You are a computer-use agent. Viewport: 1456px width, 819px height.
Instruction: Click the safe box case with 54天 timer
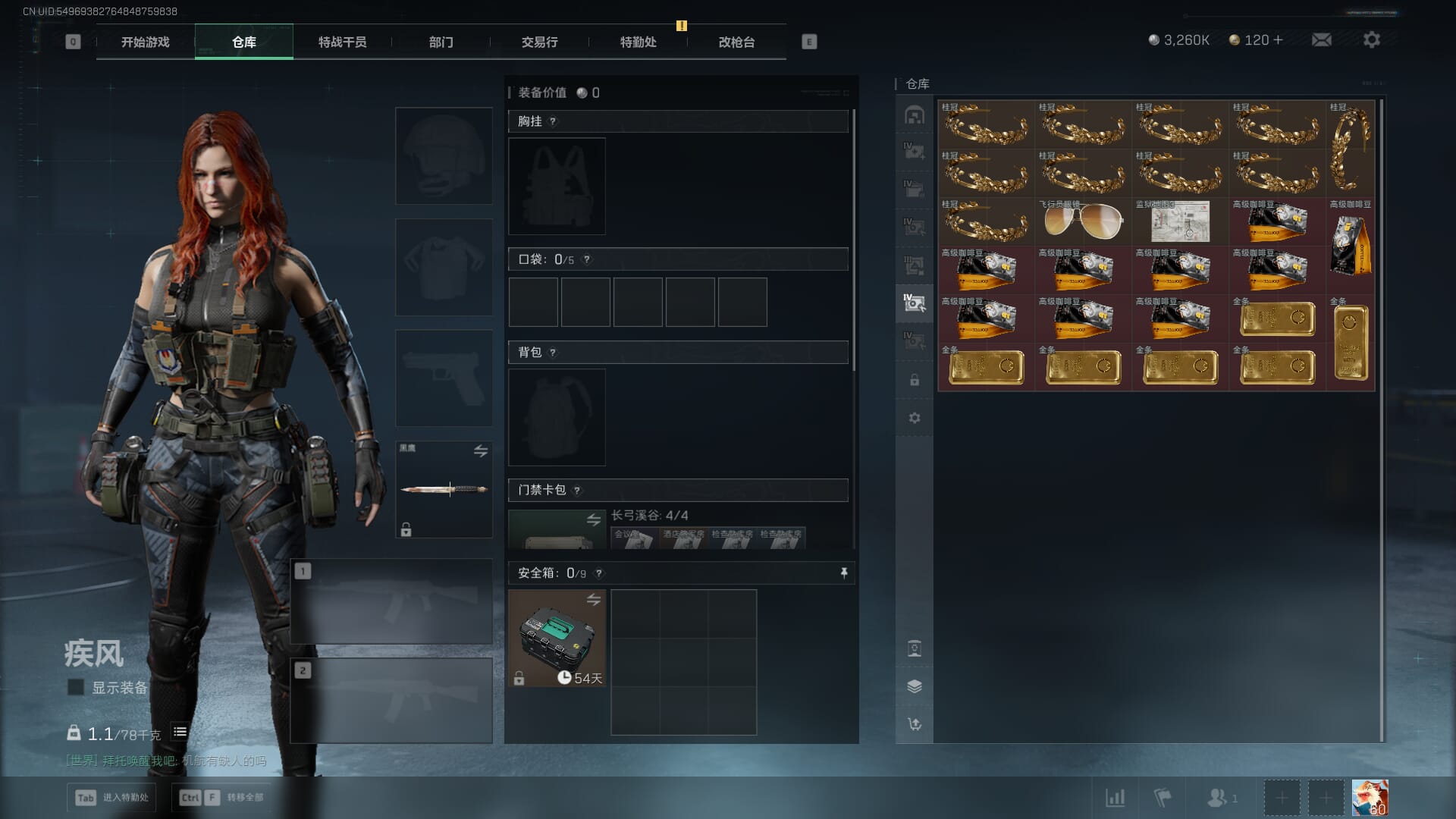point(557,638)
